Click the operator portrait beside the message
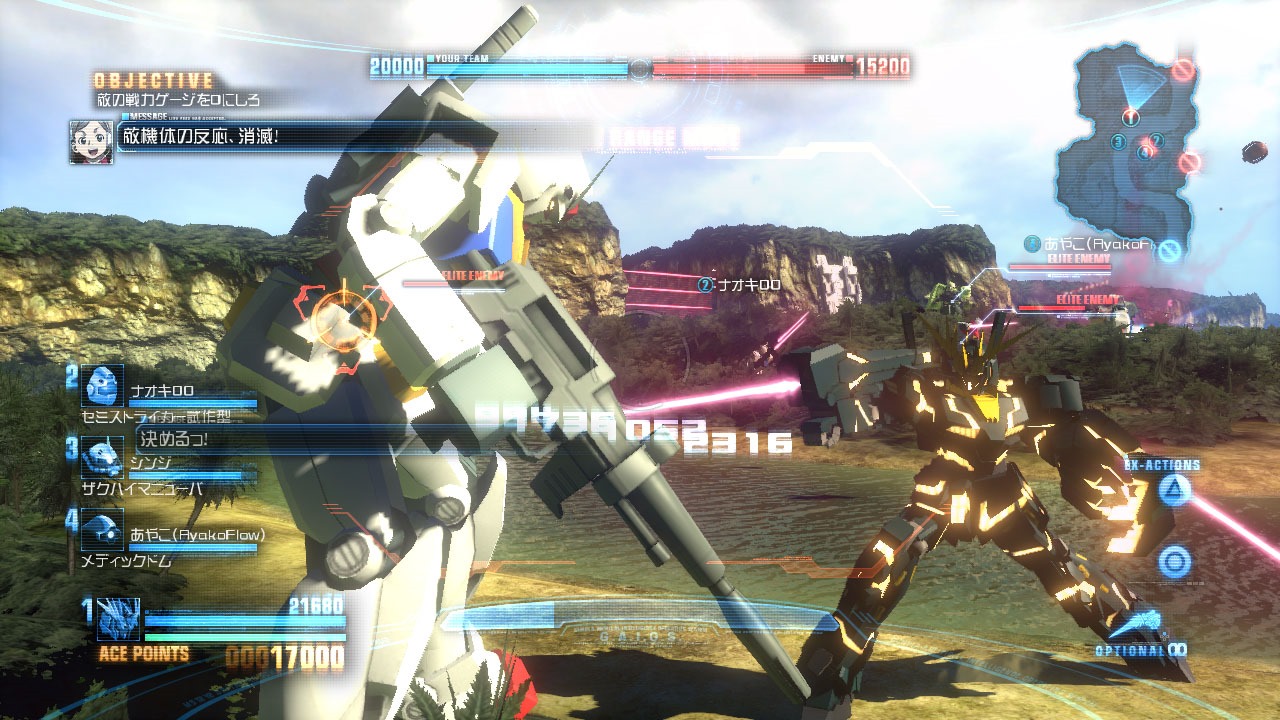The width and height of the screenshot is (1280, 720). pos(90,141)
